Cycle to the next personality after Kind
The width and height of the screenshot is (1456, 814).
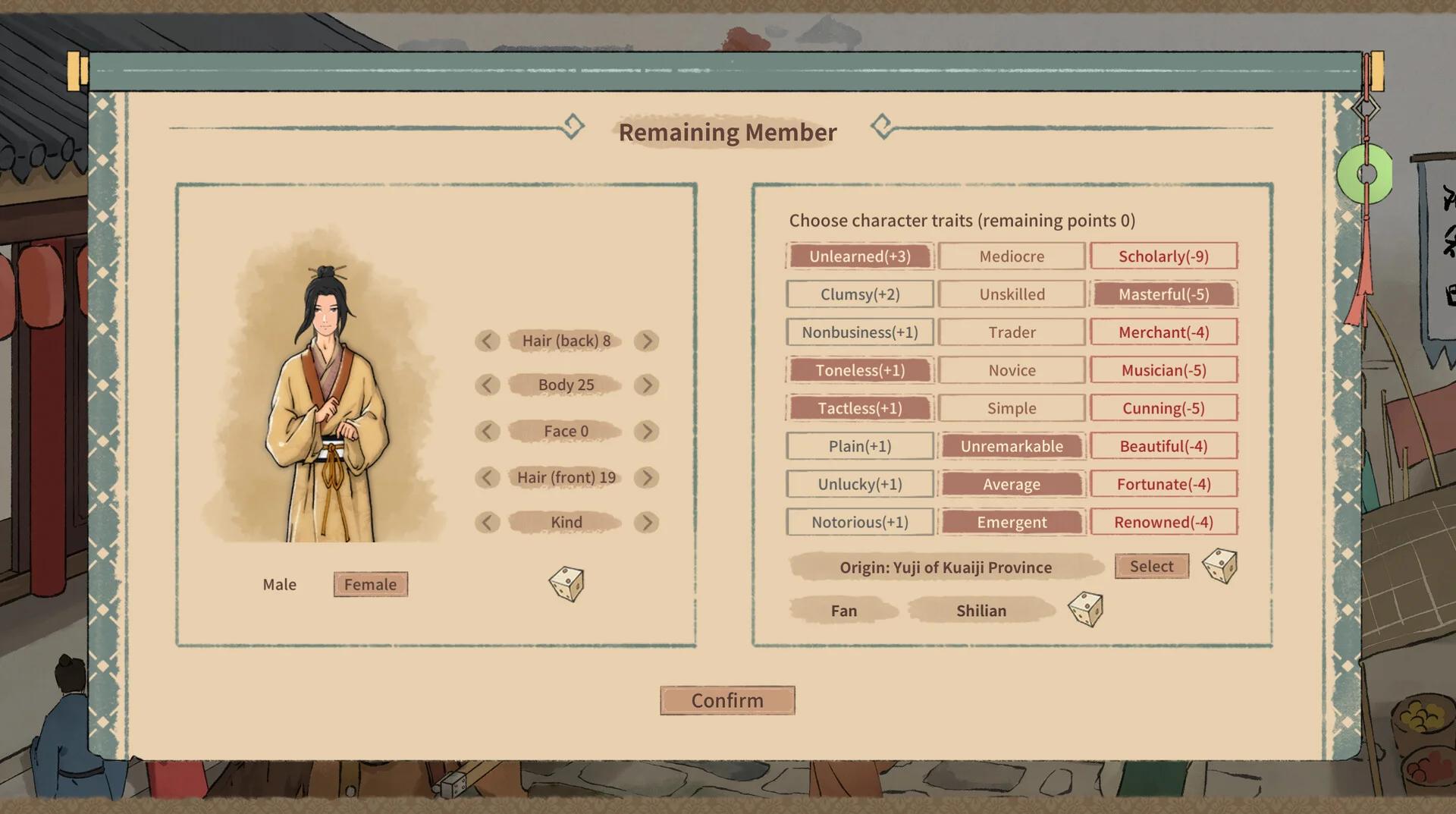pos(646,522)
